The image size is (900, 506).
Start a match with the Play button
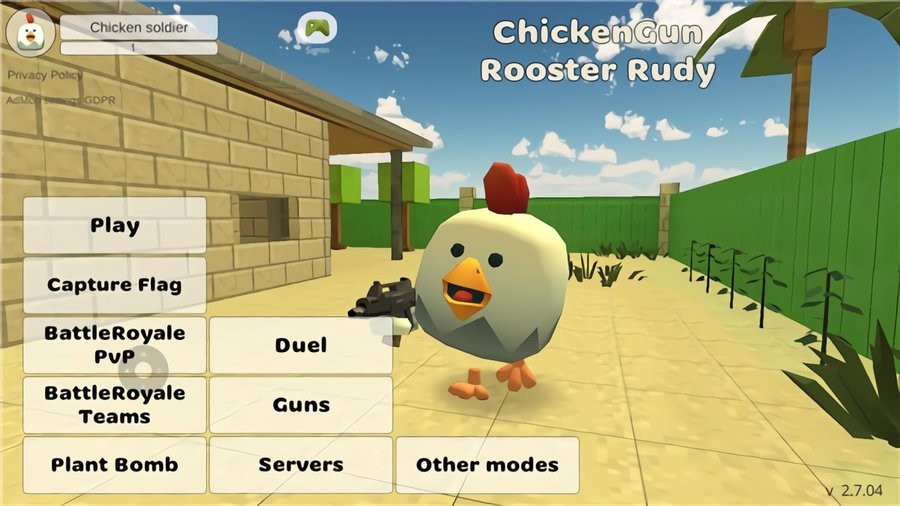pos(114,225)
